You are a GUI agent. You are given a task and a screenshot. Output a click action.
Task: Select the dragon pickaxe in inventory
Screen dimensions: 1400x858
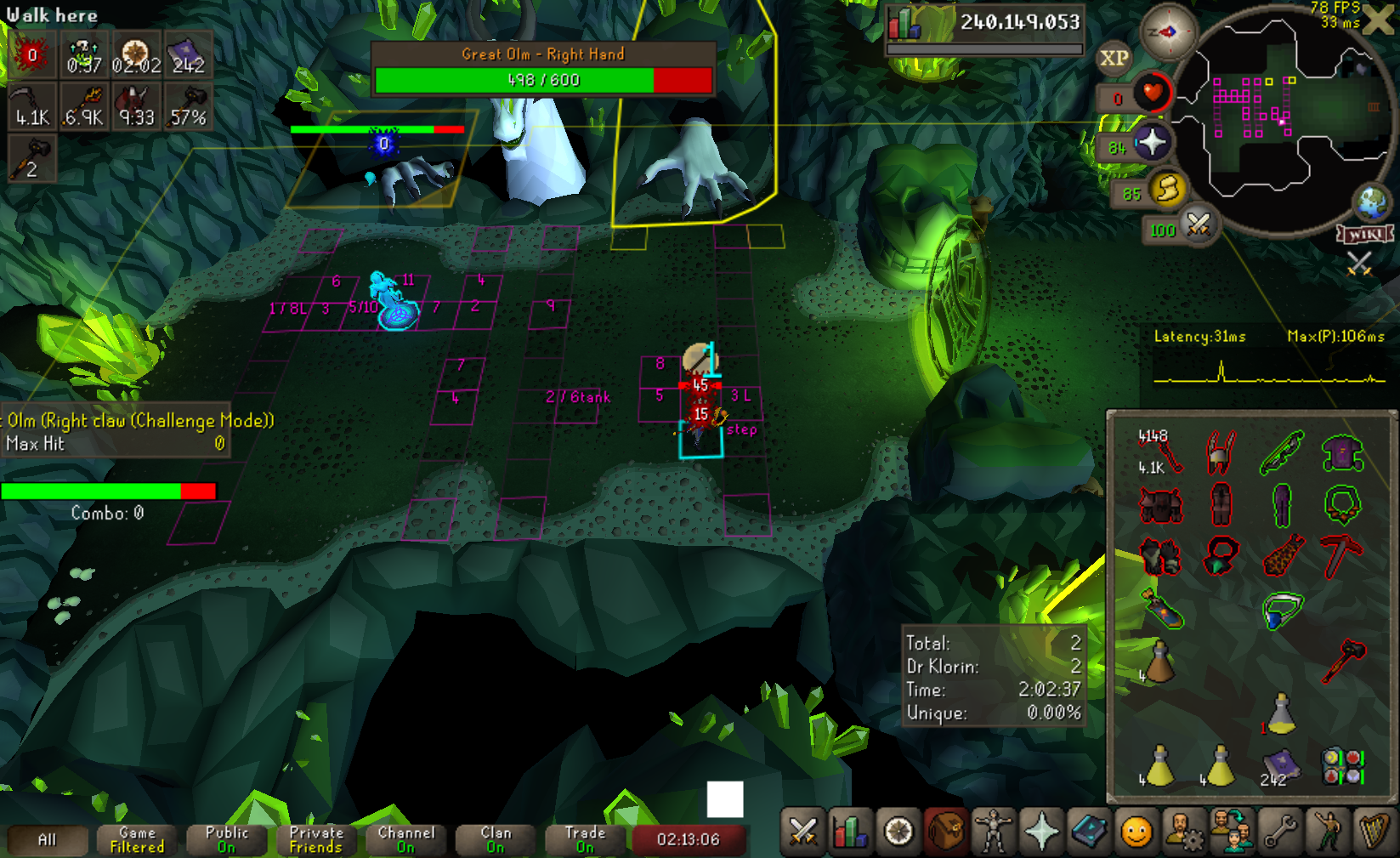1341,556
